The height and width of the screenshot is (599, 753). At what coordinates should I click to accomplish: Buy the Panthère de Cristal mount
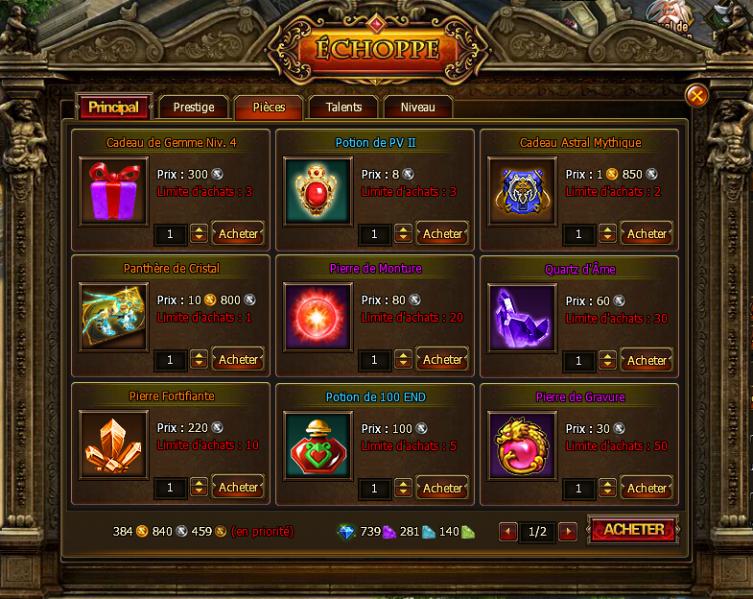click(x=238, y=360)
